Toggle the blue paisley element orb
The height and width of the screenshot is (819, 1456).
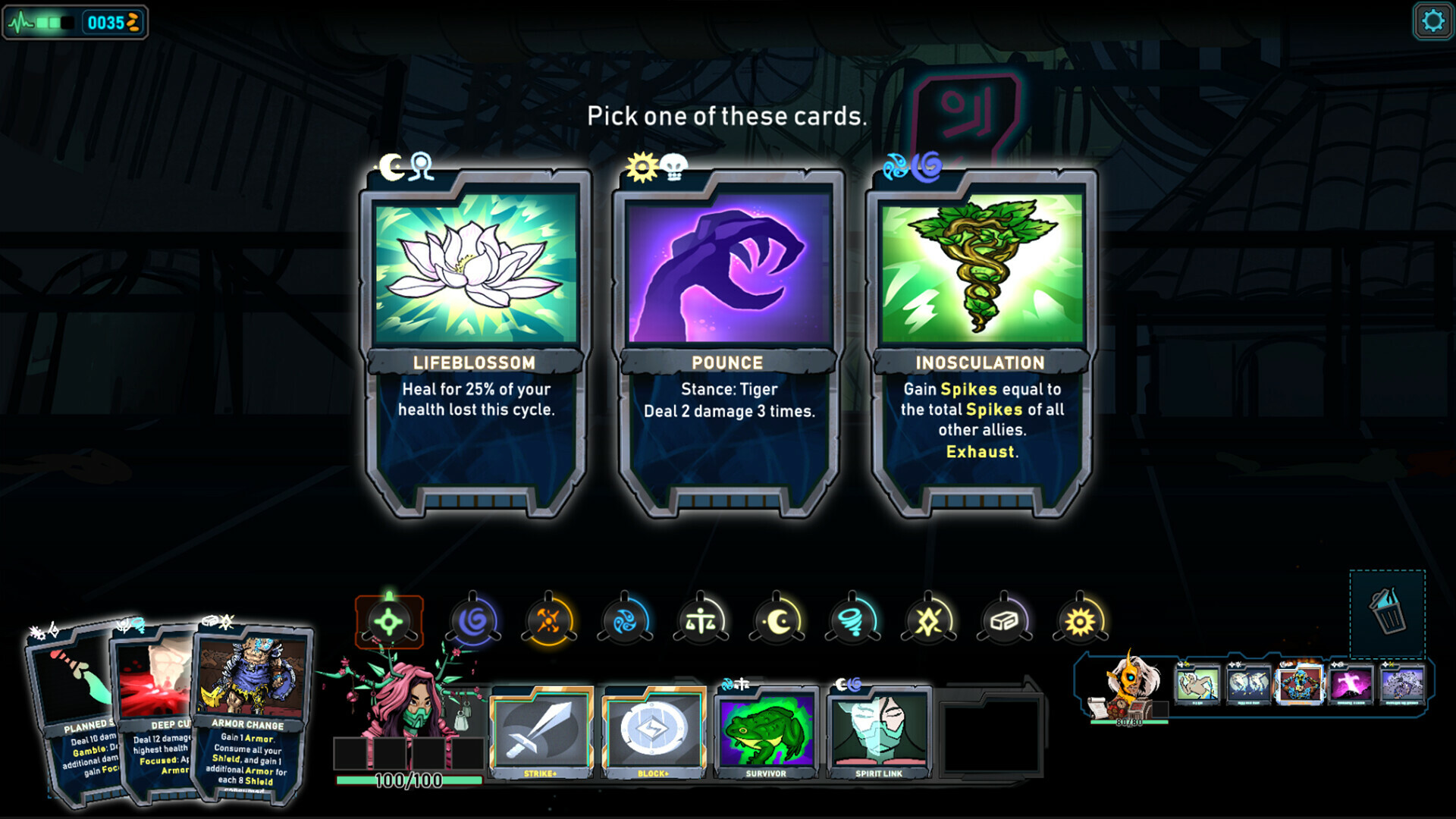(628, 620)
